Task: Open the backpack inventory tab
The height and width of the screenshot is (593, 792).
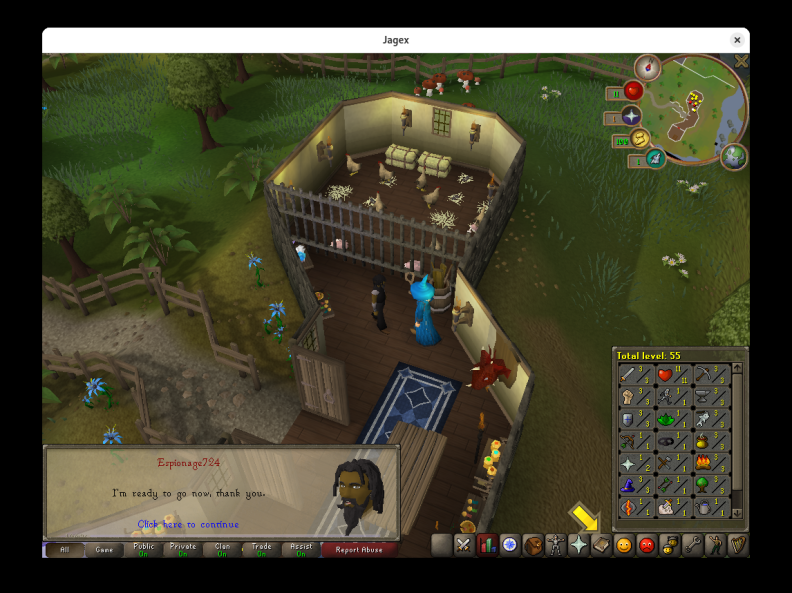Action: [x=532, y=545]
